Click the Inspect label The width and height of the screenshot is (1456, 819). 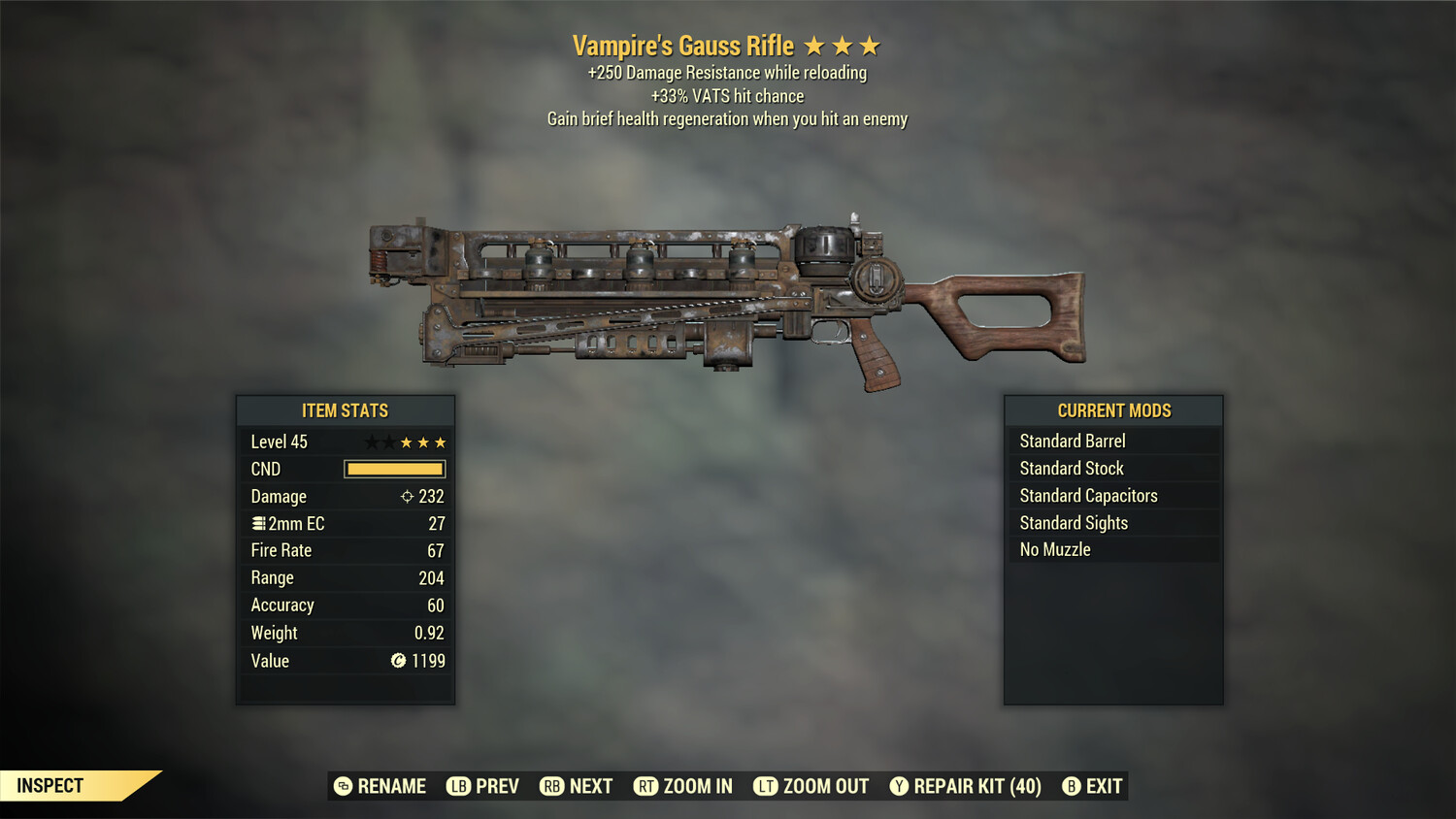(x=50, y=786)
